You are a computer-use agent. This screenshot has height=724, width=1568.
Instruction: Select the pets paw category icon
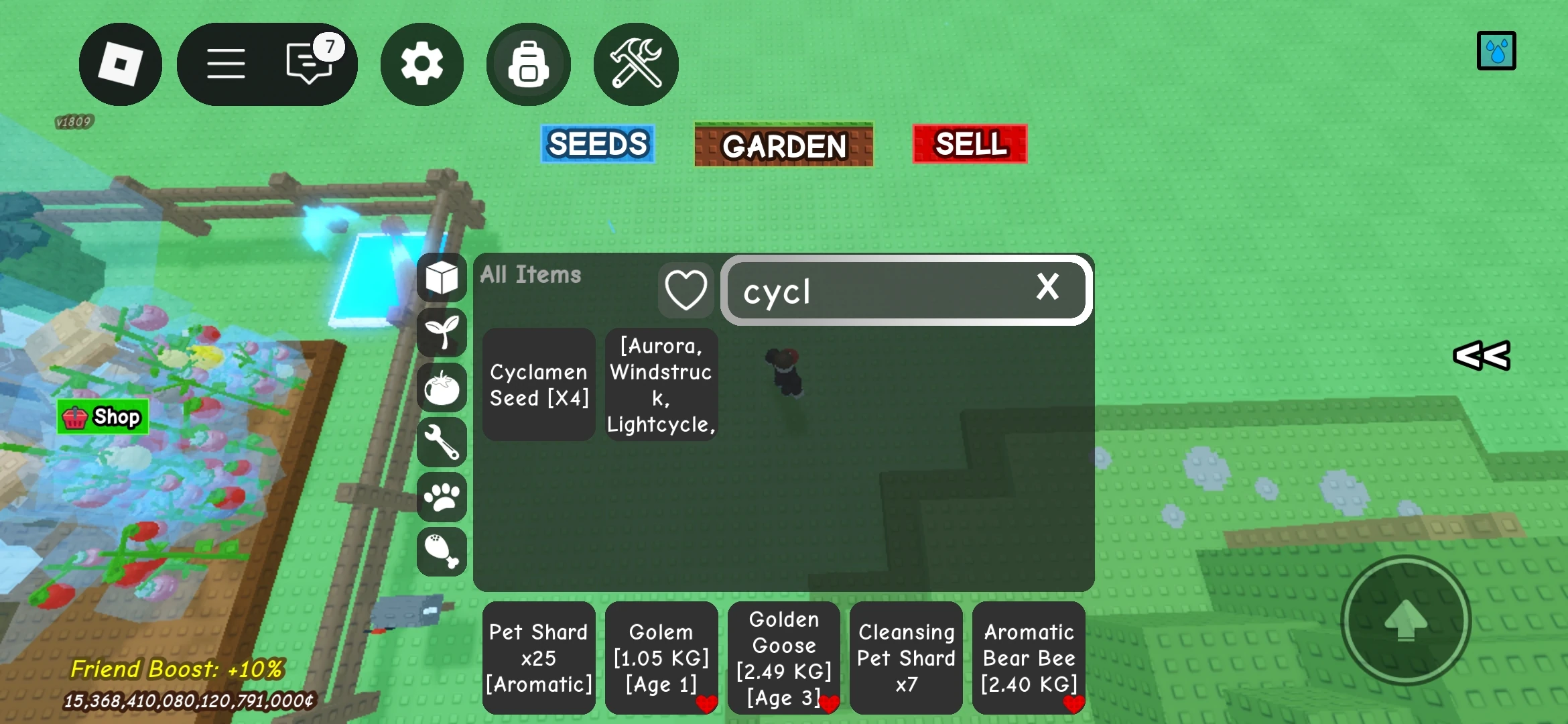click(441, 497)
